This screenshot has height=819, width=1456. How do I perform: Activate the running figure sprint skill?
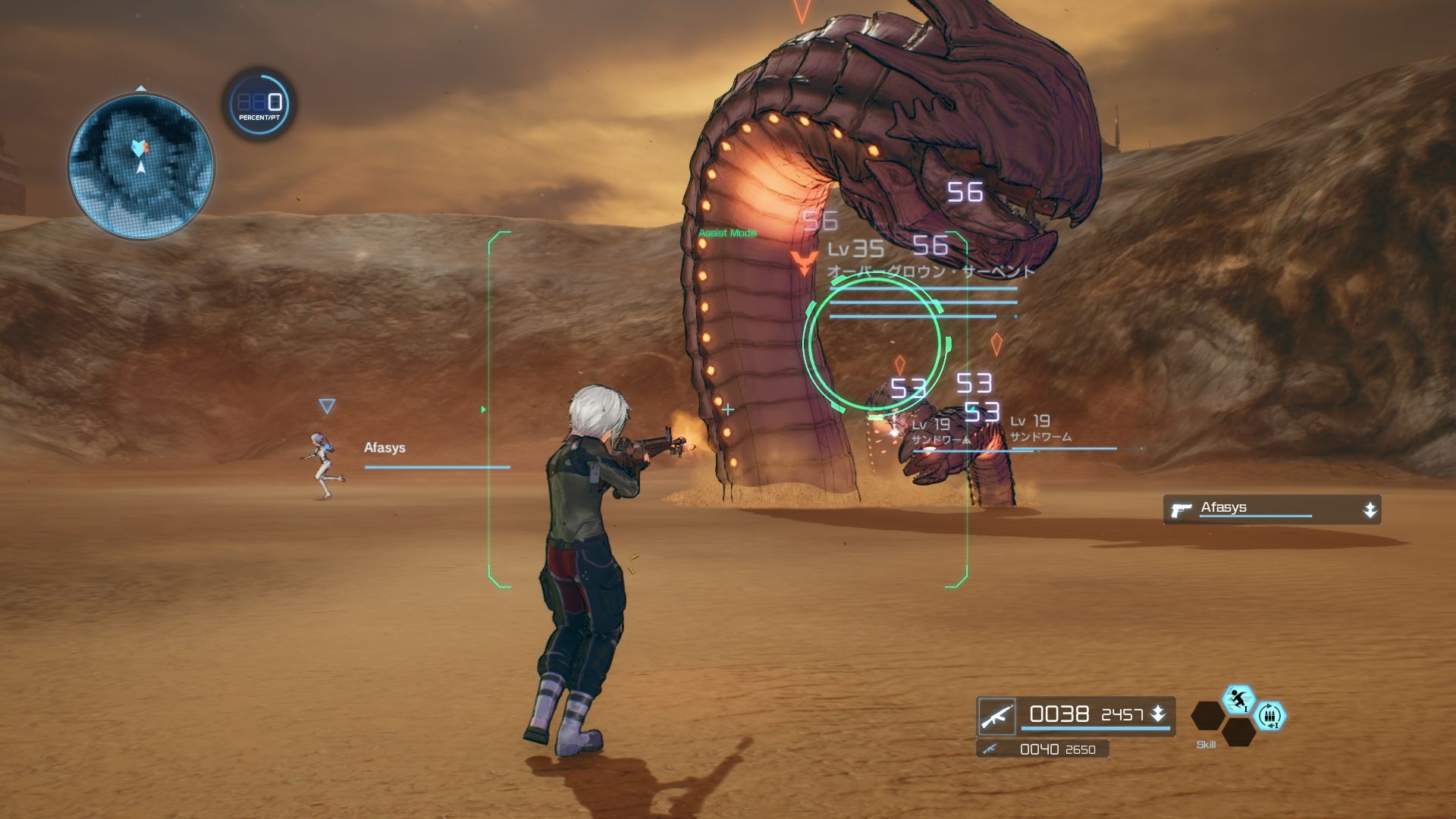click(1238, 699)
